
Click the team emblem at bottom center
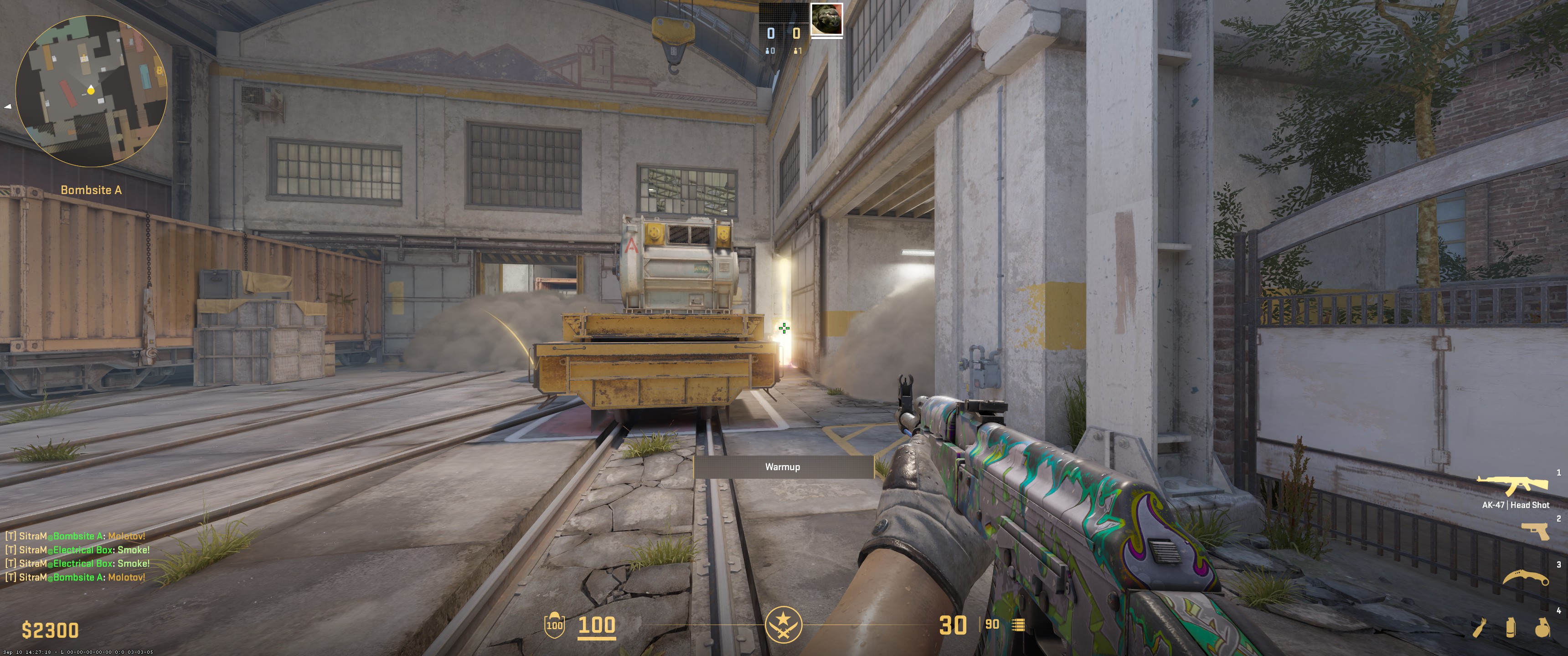(x=784, y=625)
